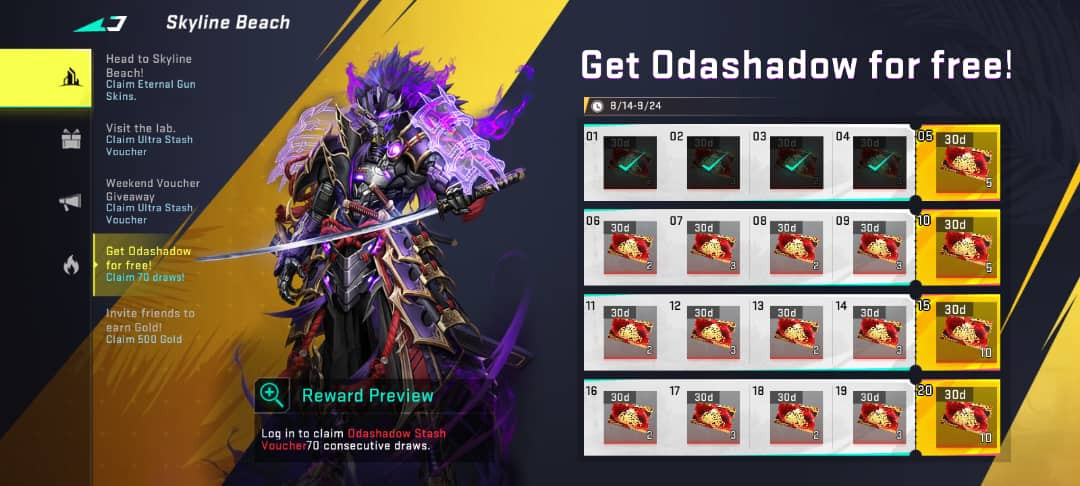Select the Weekend Voucher Giveaway event
This screenshot has height=486, width=1080.
coord(151,201)
